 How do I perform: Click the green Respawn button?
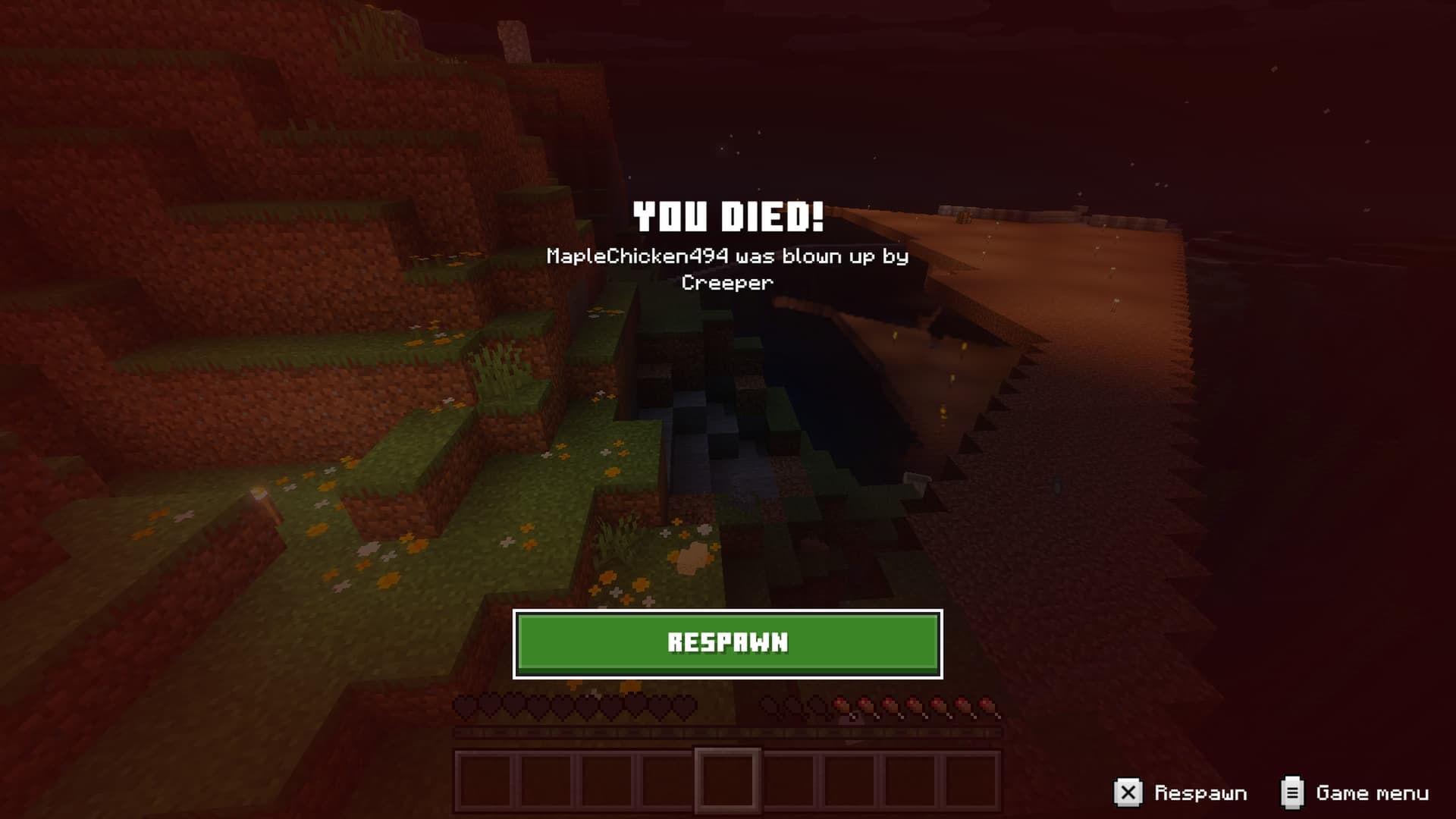click(727, 643)
